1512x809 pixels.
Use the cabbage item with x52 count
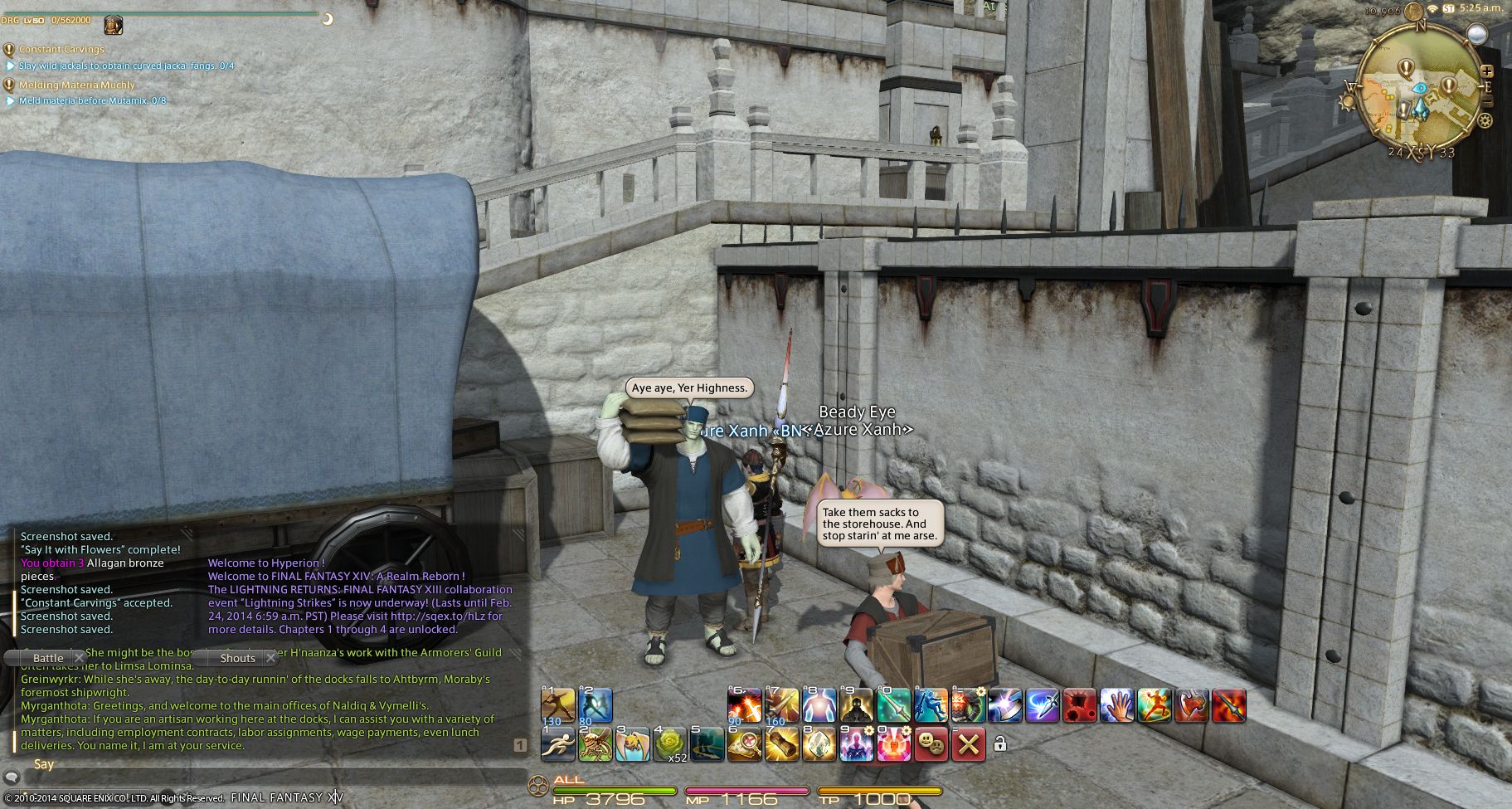(x=670, y=744)
